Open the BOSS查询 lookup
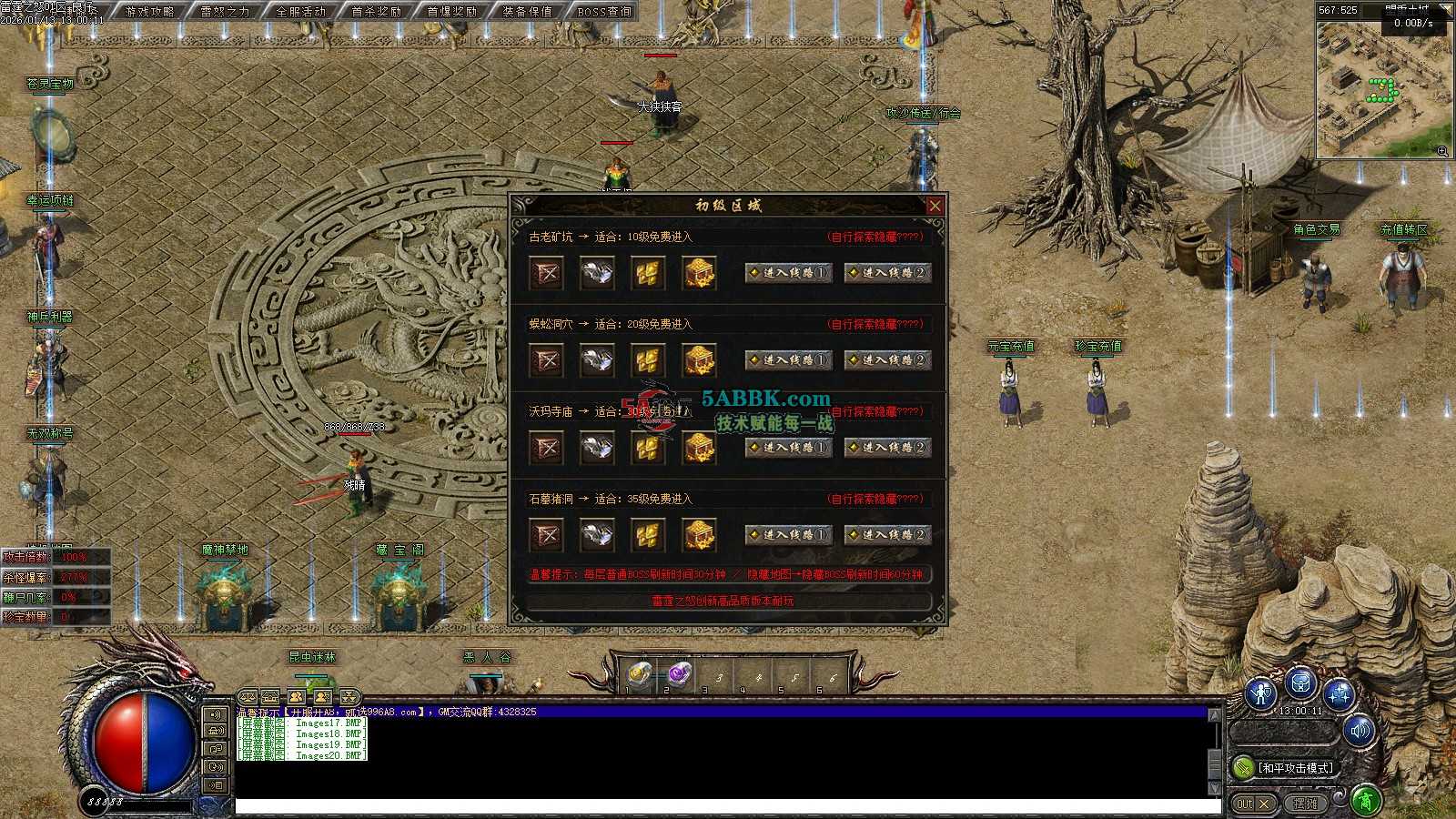Screen dimensions: 1456x819 pyautogui.click(x=603, y=12)
